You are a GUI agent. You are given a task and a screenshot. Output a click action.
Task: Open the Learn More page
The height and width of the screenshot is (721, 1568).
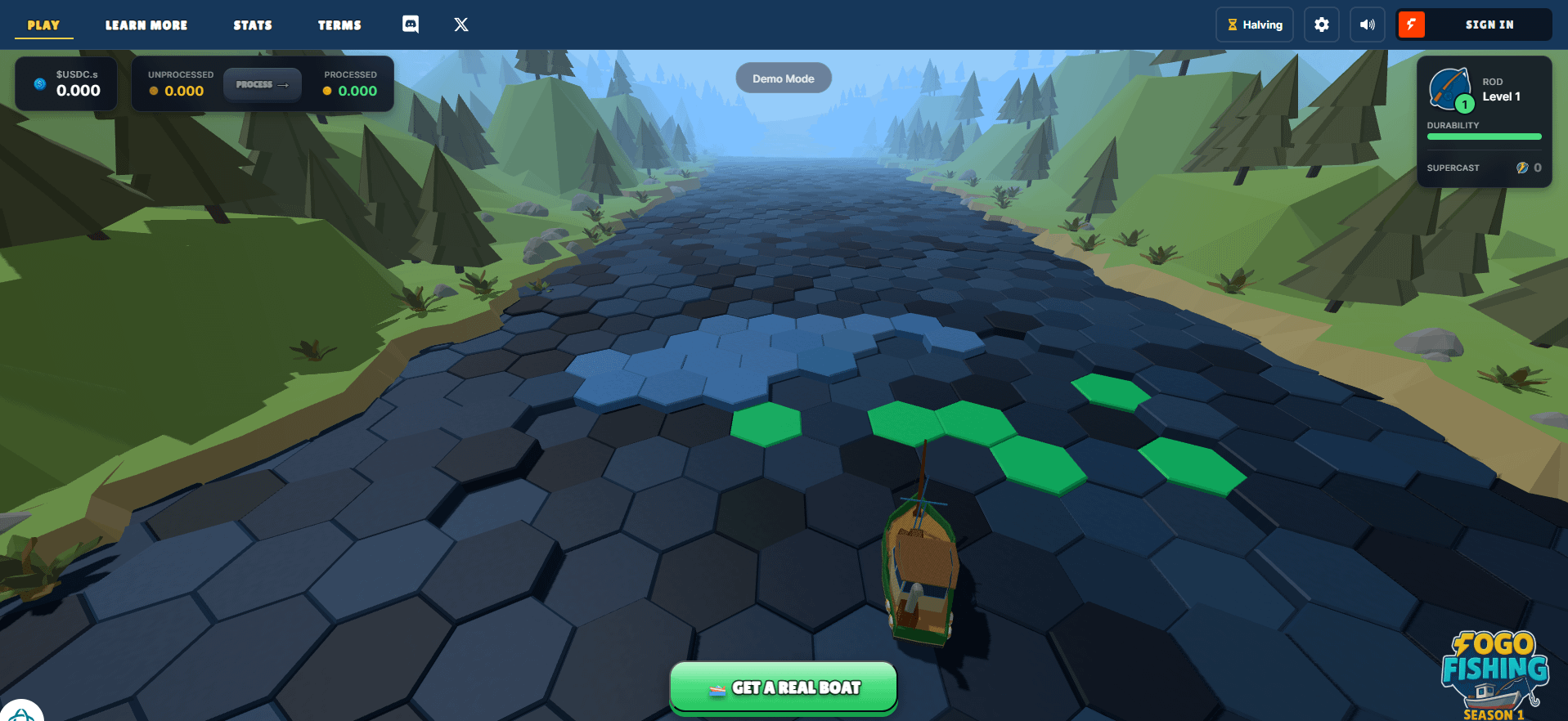click(x=146, y=25)
